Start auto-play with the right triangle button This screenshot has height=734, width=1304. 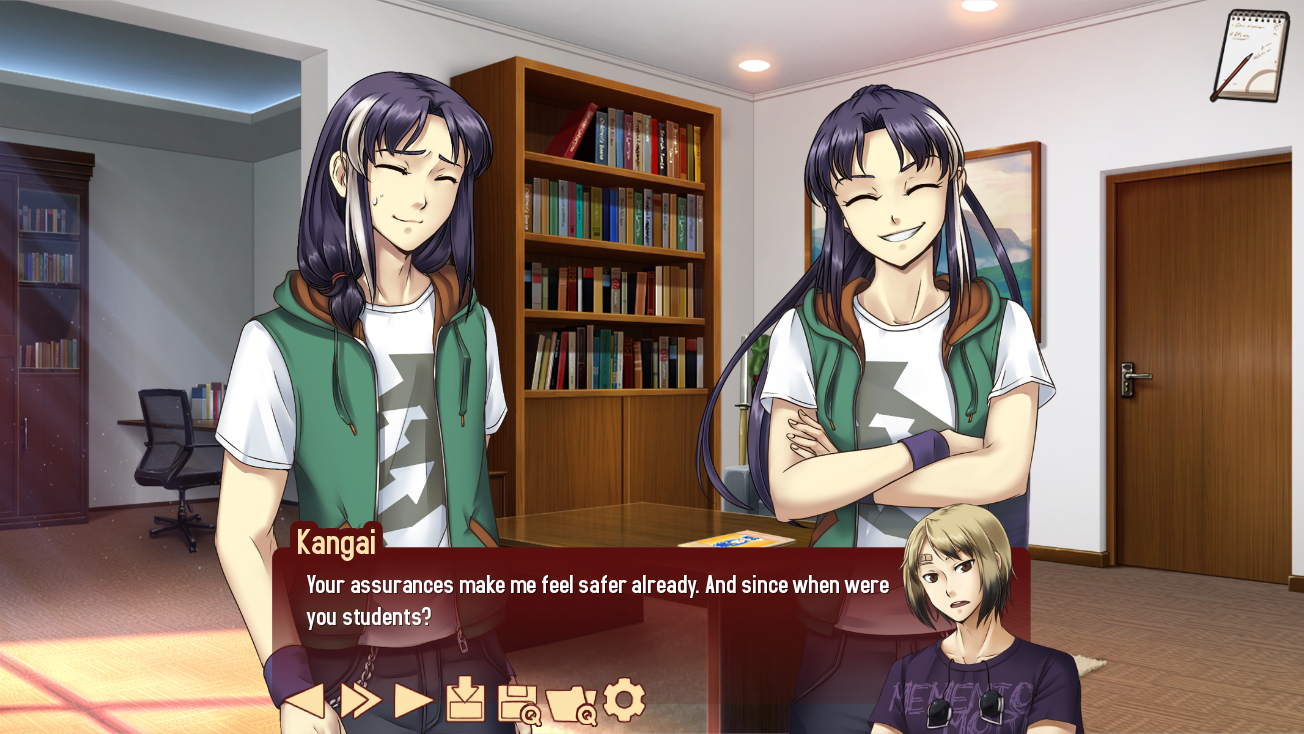pyautogui.click(x=413, y=700)
